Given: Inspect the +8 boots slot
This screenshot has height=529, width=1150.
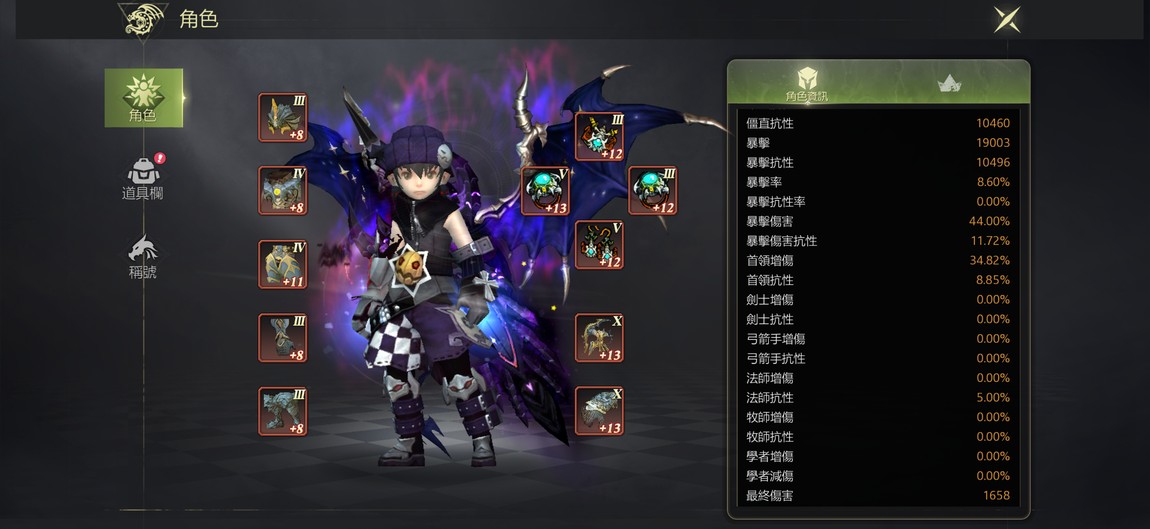Looking at the screenshot, I should coord(283,411).
